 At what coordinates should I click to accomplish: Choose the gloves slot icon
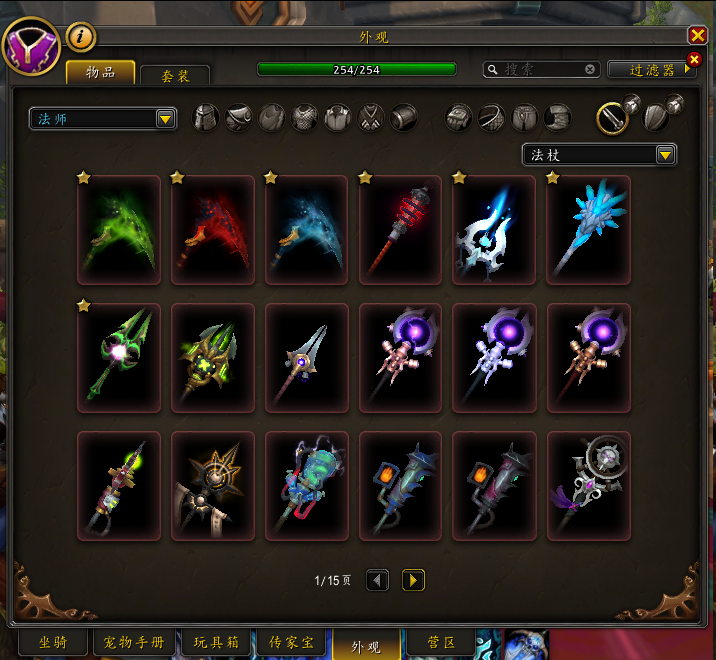click(x=458, y=118)
